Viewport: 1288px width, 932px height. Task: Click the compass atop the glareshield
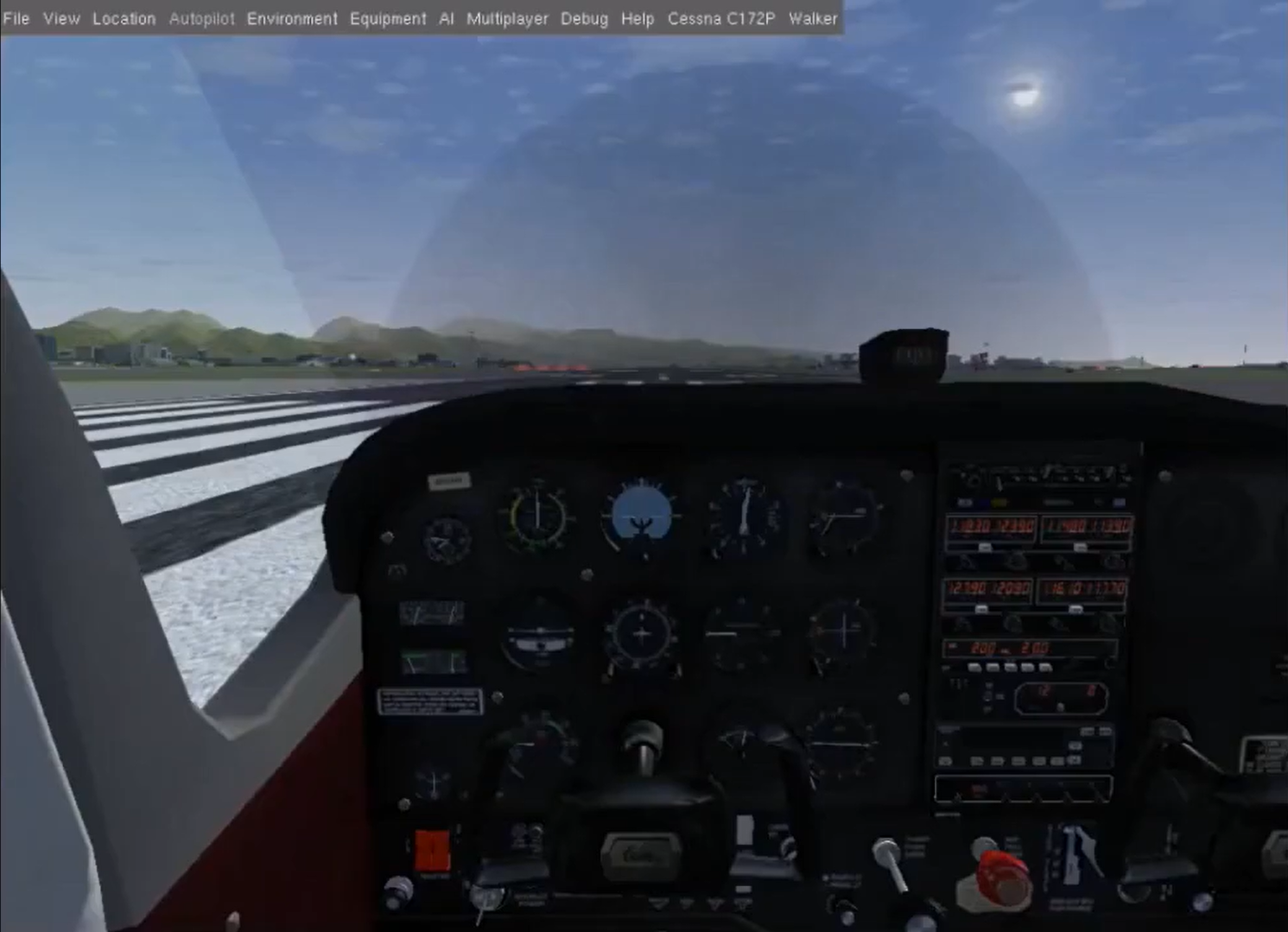coord(904,352)
